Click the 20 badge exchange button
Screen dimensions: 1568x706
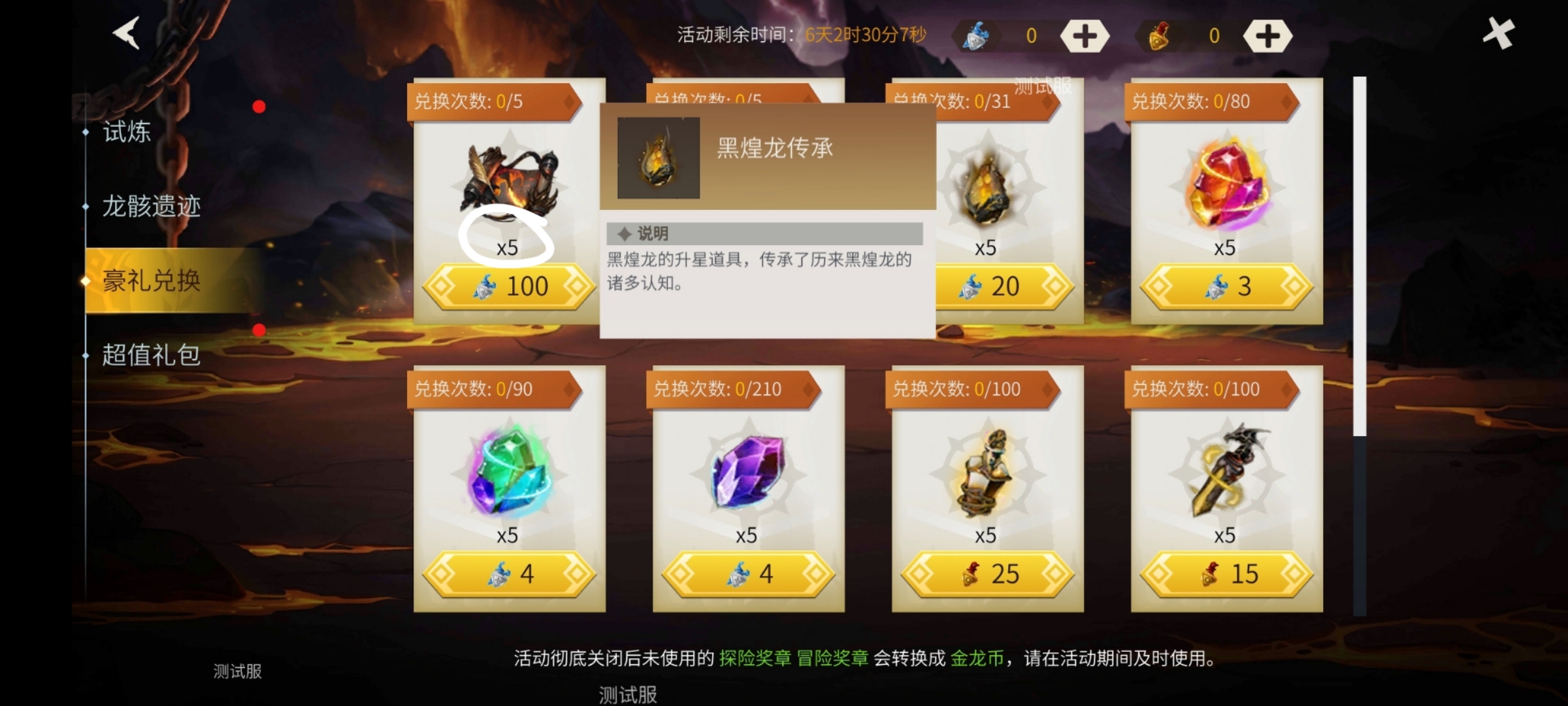pos(987,286)
